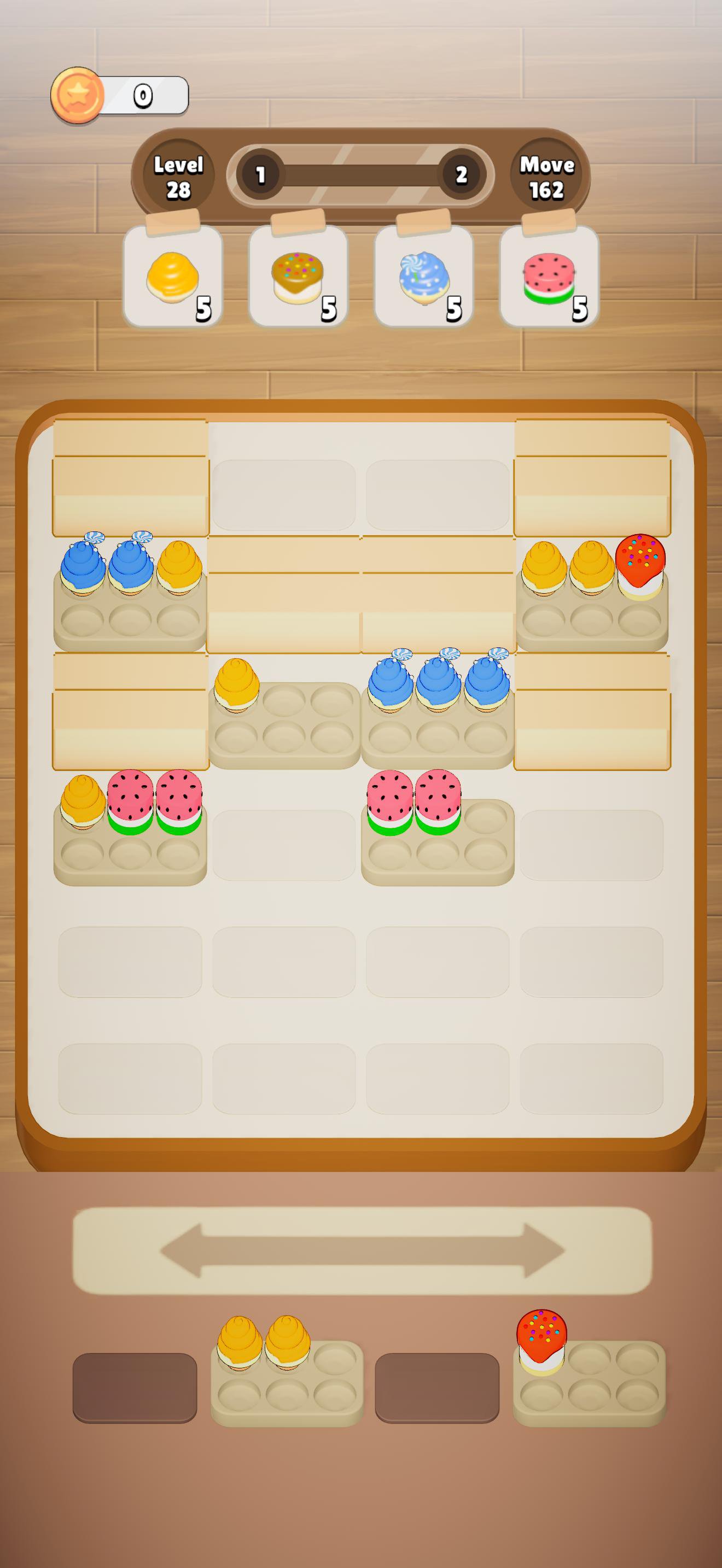Select the top-right tray with two yellow cupcakes
This screenshot has height=1568, width=722.
coord(593,594)
